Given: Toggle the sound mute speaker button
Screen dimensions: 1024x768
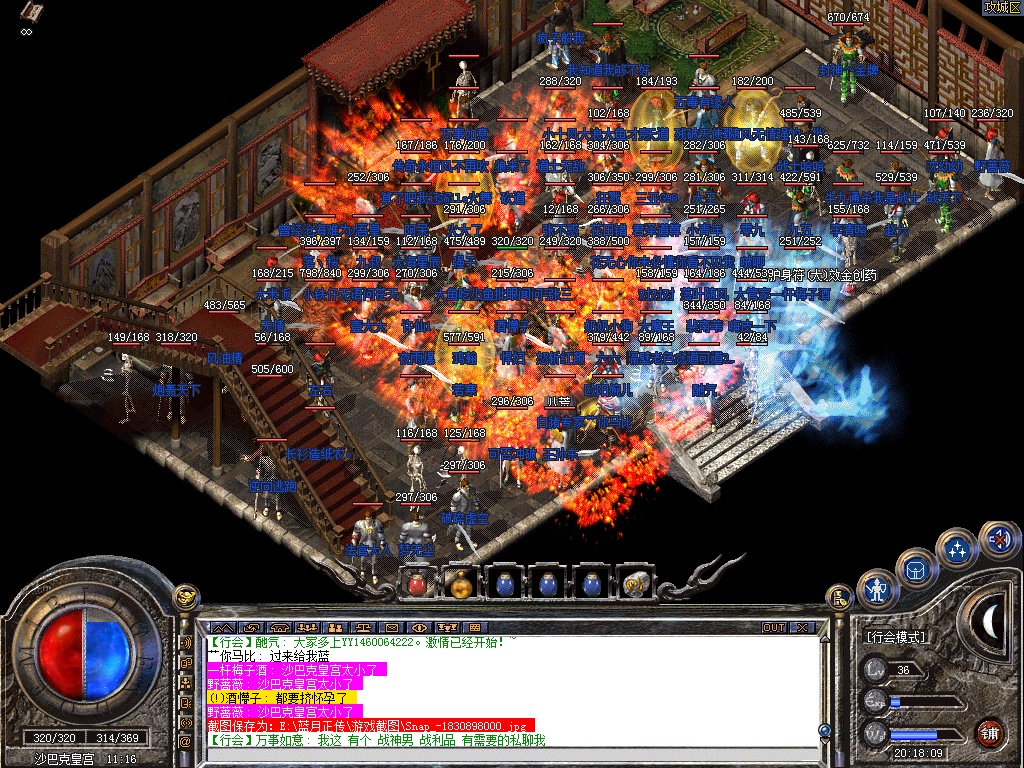Looking at the screenshot, I should click(x=997, y=541).
